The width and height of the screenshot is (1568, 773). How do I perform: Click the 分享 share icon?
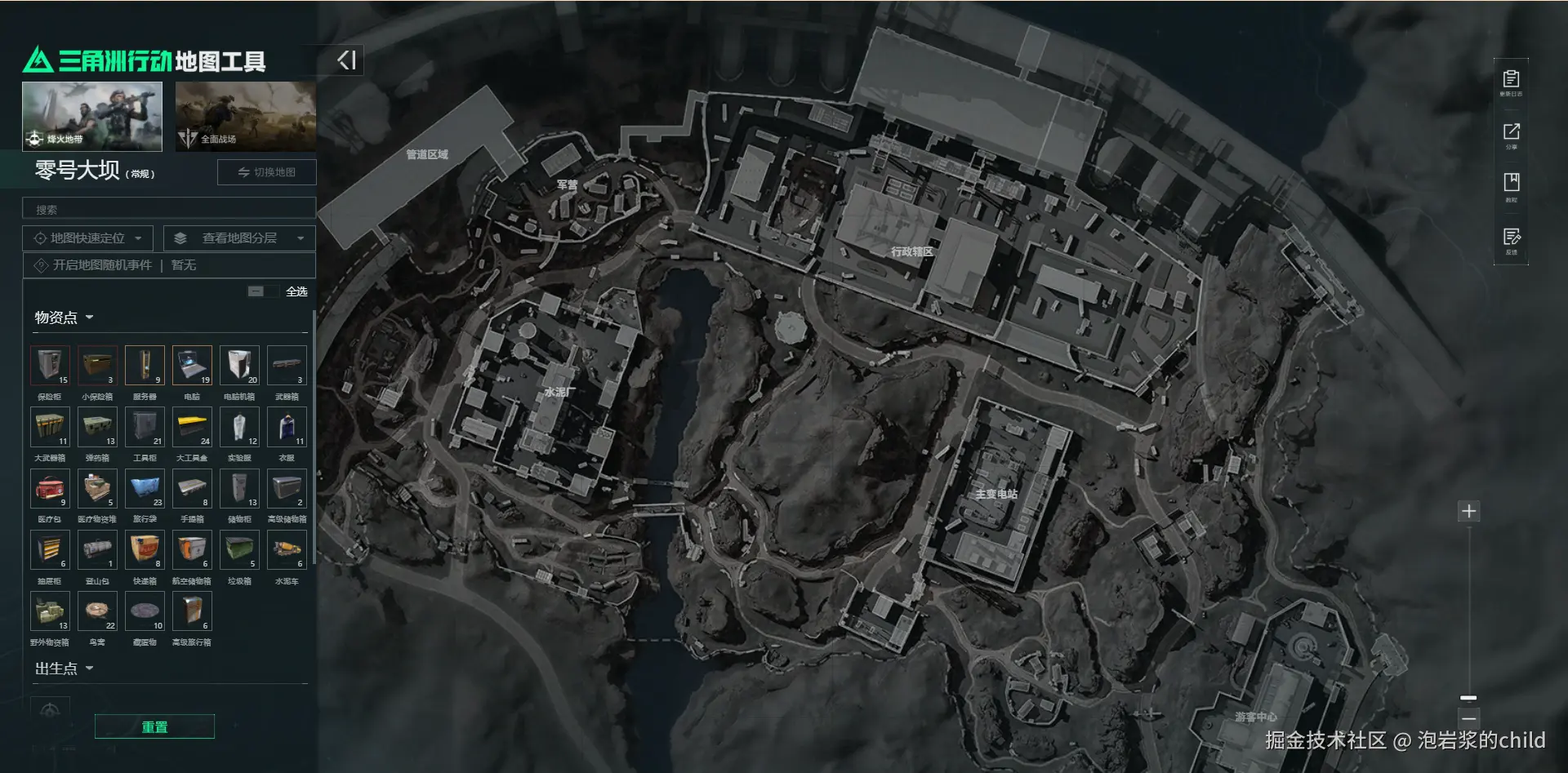pos(1511,135)
